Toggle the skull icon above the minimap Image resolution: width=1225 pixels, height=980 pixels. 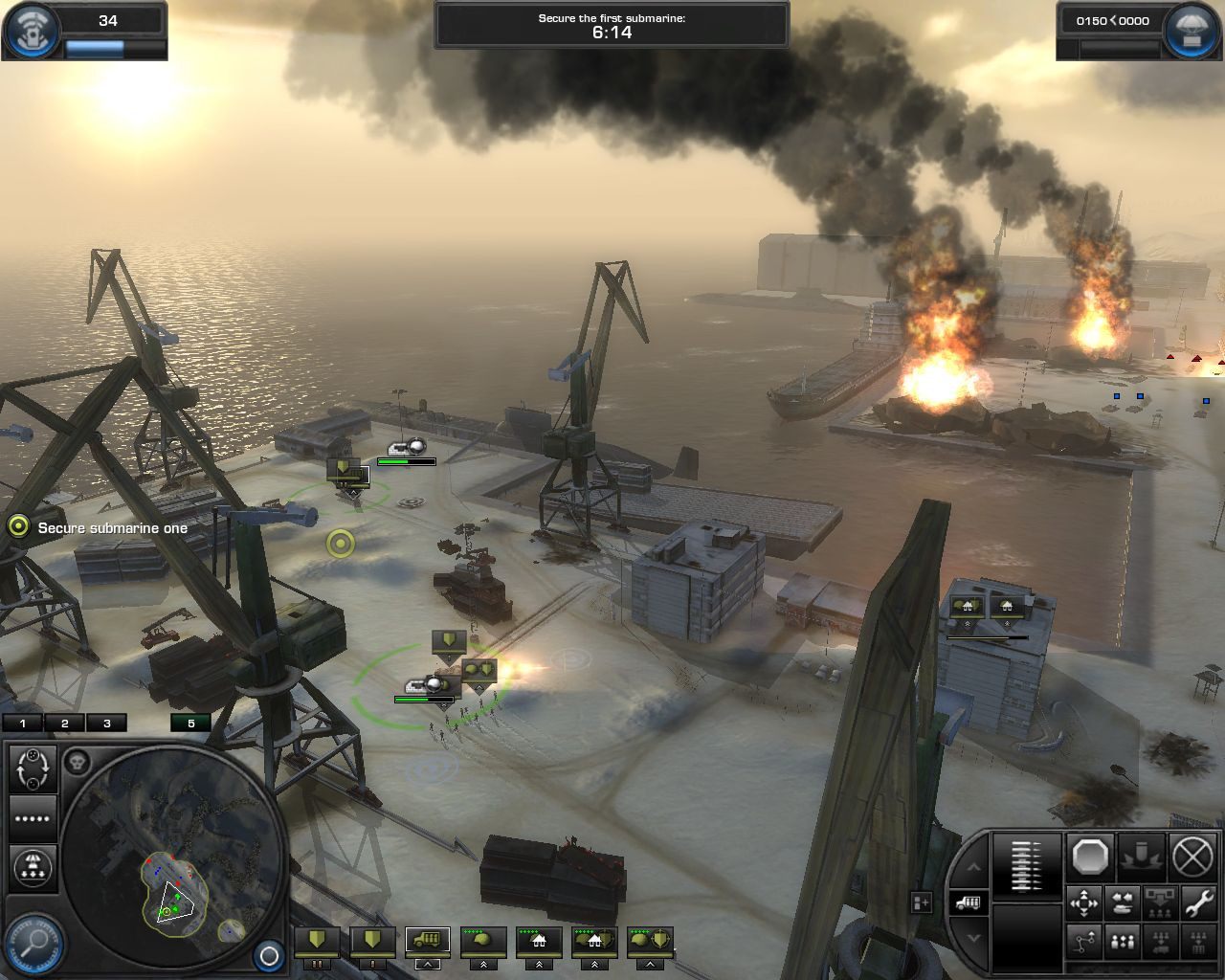78,762
